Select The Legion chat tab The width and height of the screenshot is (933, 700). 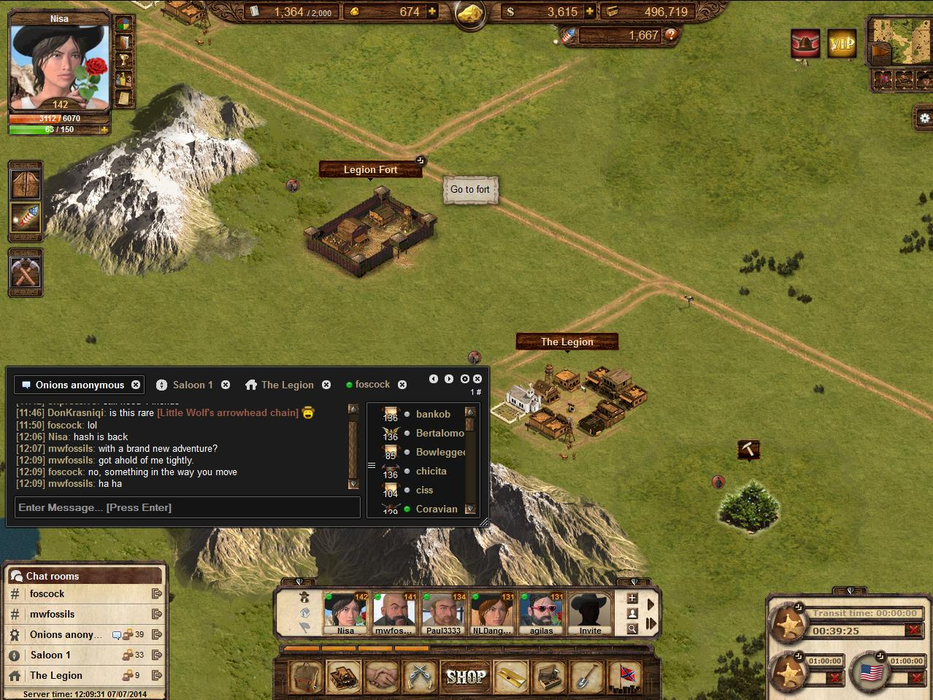coord(286,385)
